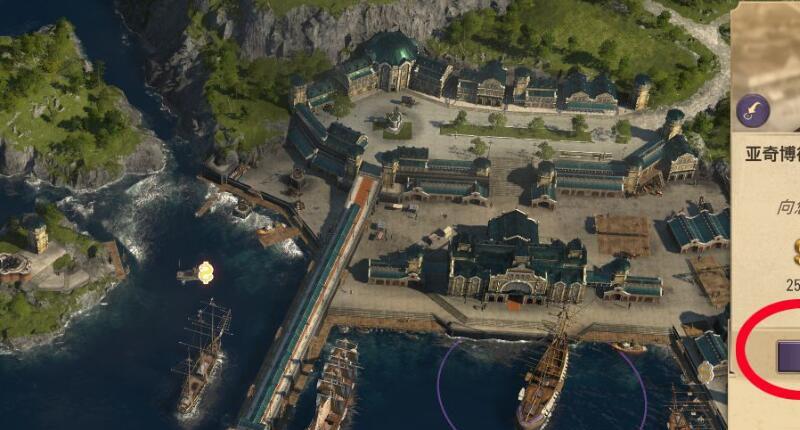The image size is (800, 430).
Task: Select the round purple diplomacy icon
Action: [752, 112]
